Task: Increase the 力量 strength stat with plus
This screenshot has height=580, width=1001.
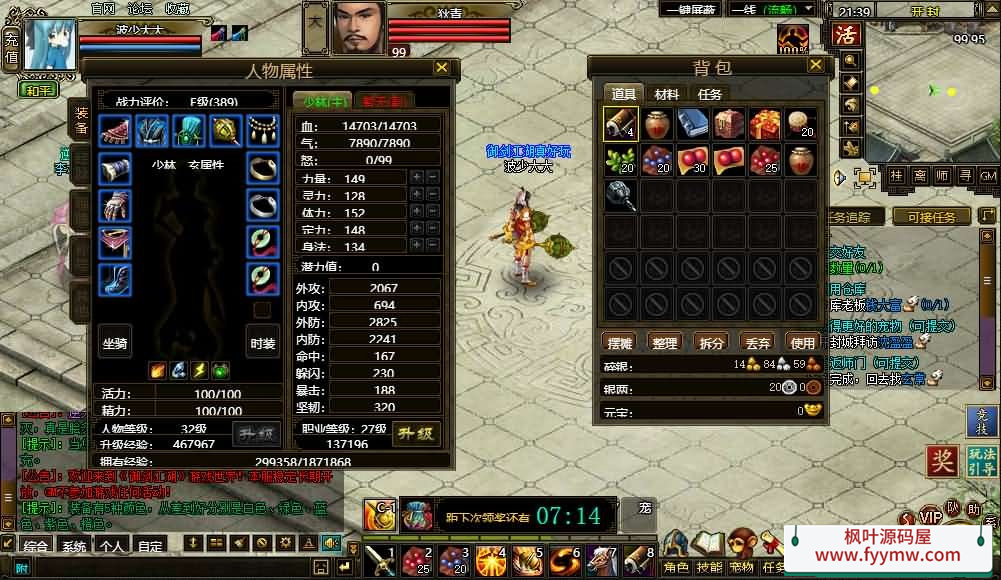Action: point(416,178)
